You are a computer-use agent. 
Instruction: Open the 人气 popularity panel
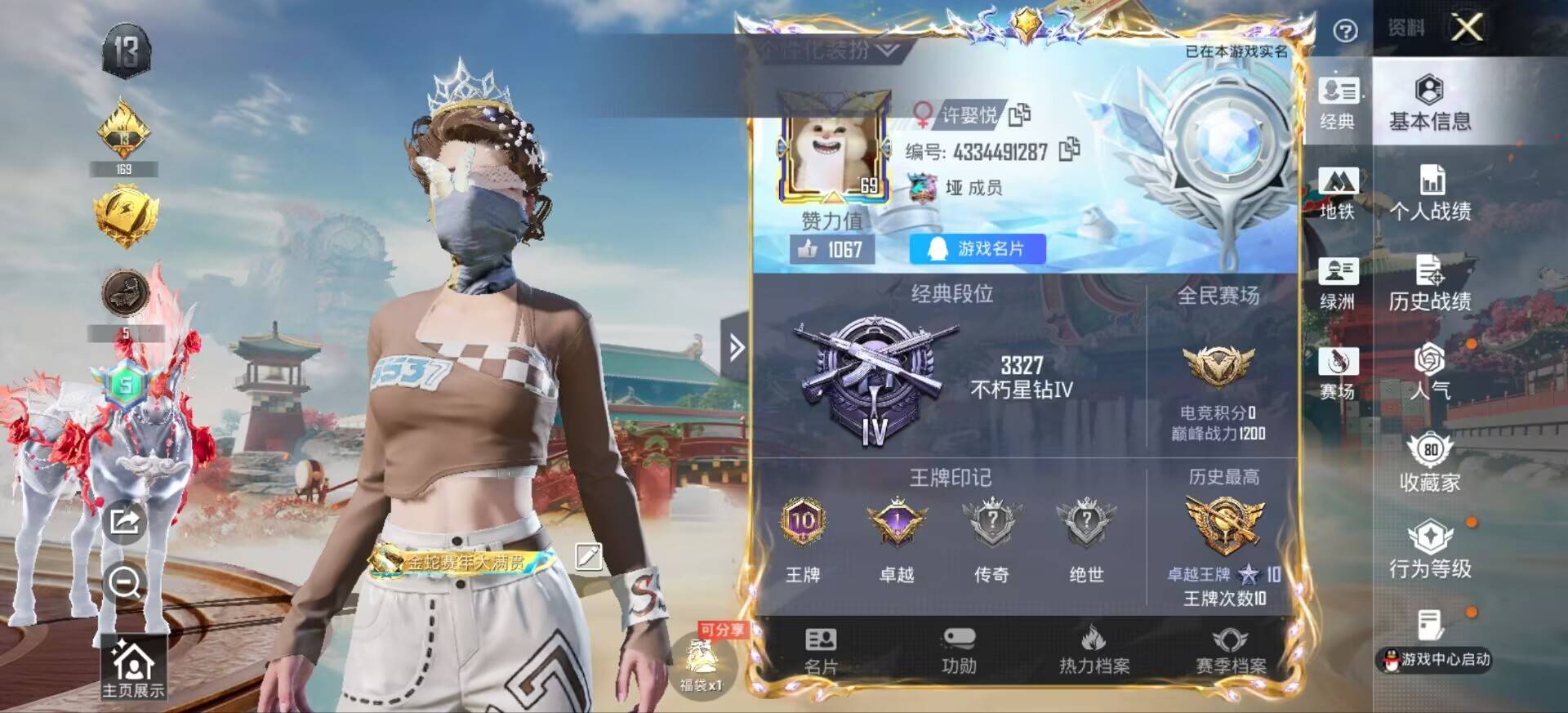tap(1429, 377)
